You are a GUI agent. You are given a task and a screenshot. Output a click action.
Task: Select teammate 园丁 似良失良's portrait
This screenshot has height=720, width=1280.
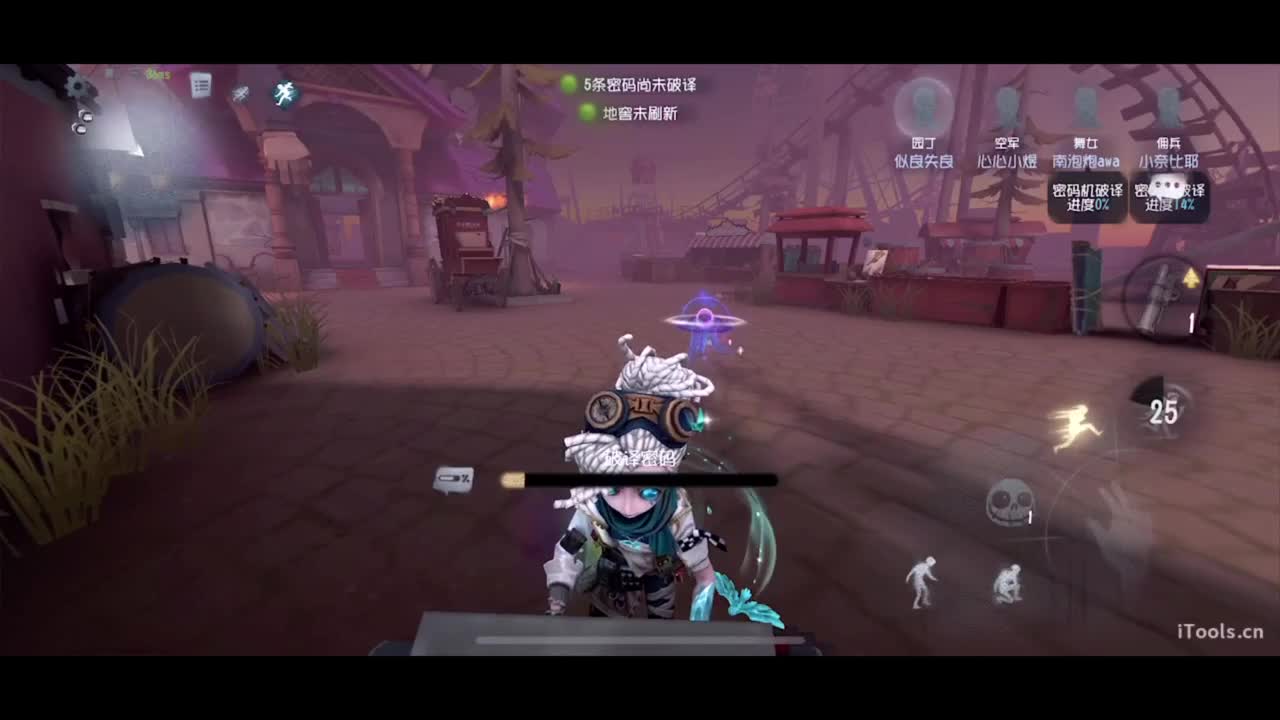(x=925, y=105)
